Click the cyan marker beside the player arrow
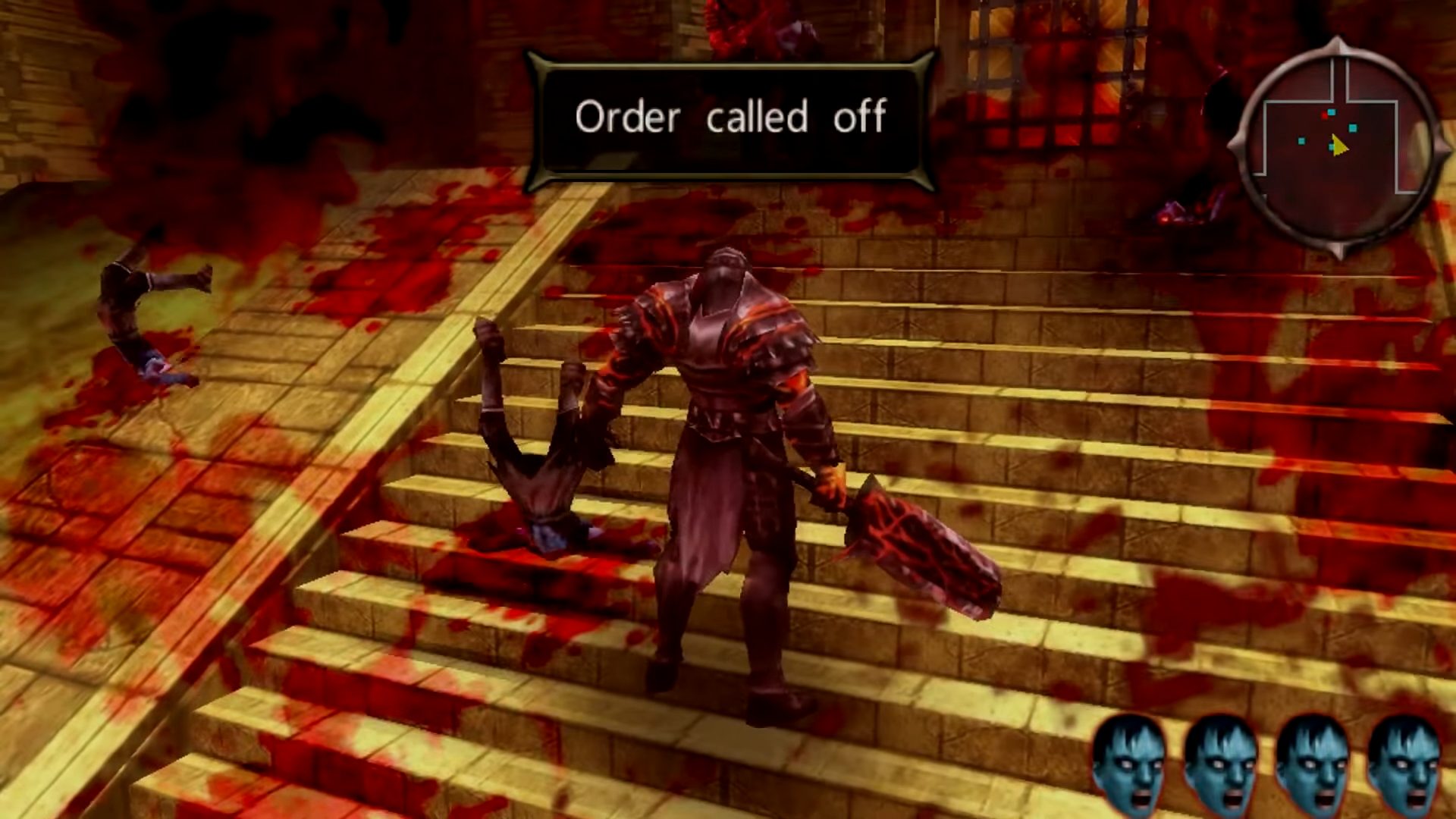Image resolution: width=1456 pixels, height=819 pixels. pyautogui.click(x=1332, y=146)
